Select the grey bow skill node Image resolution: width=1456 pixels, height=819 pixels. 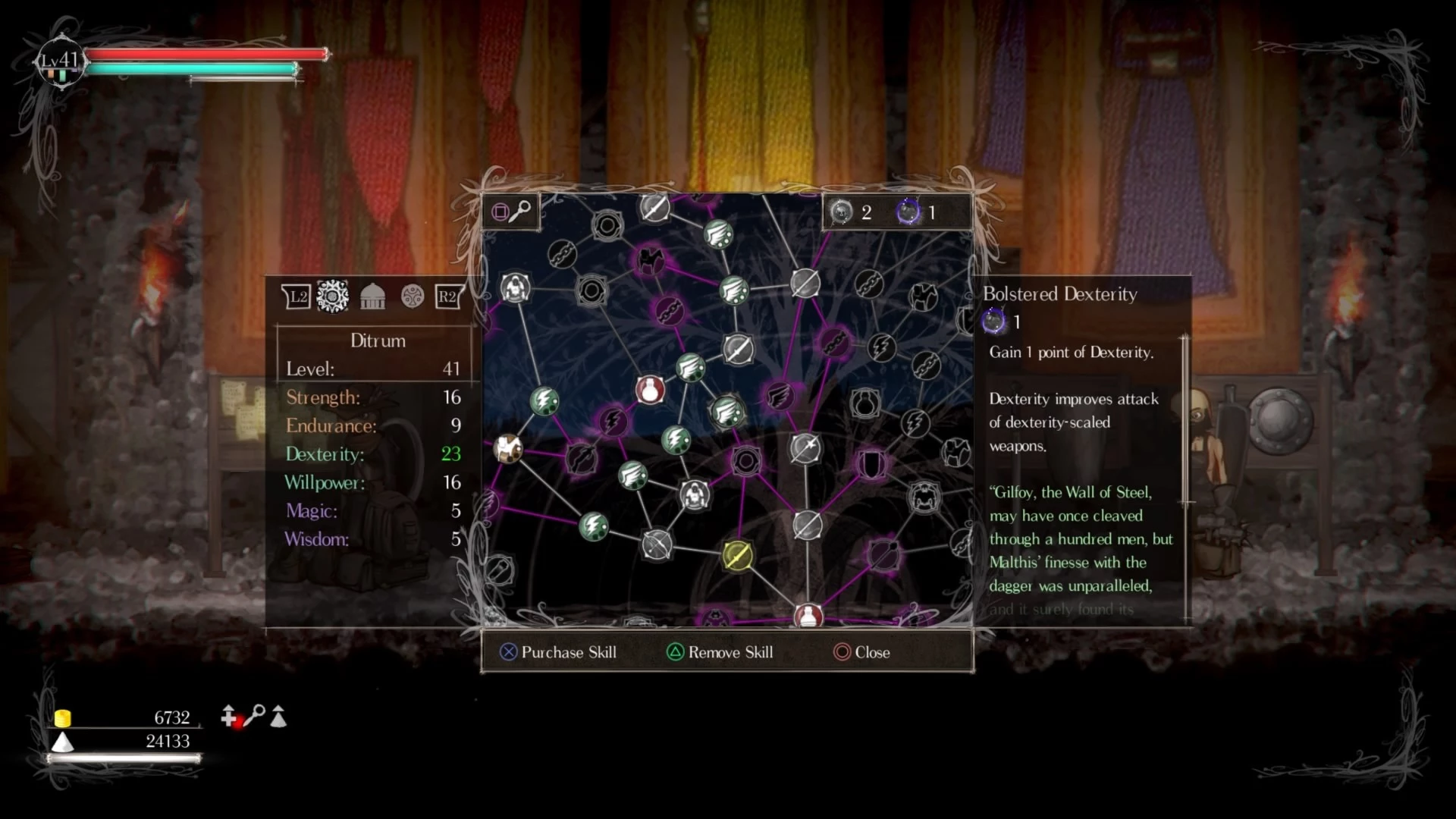point(657,544)
